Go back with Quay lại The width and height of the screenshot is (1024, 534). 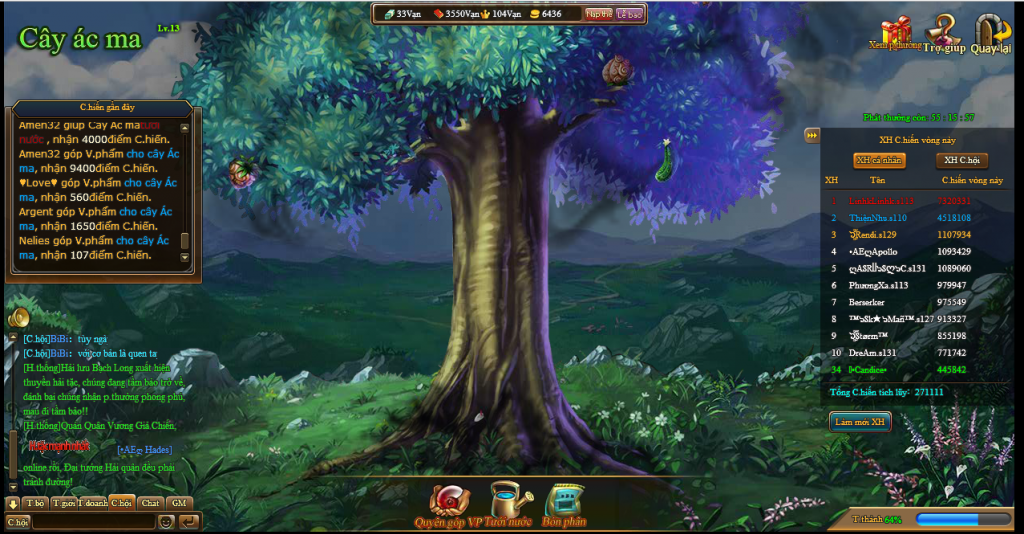point(990,32)
